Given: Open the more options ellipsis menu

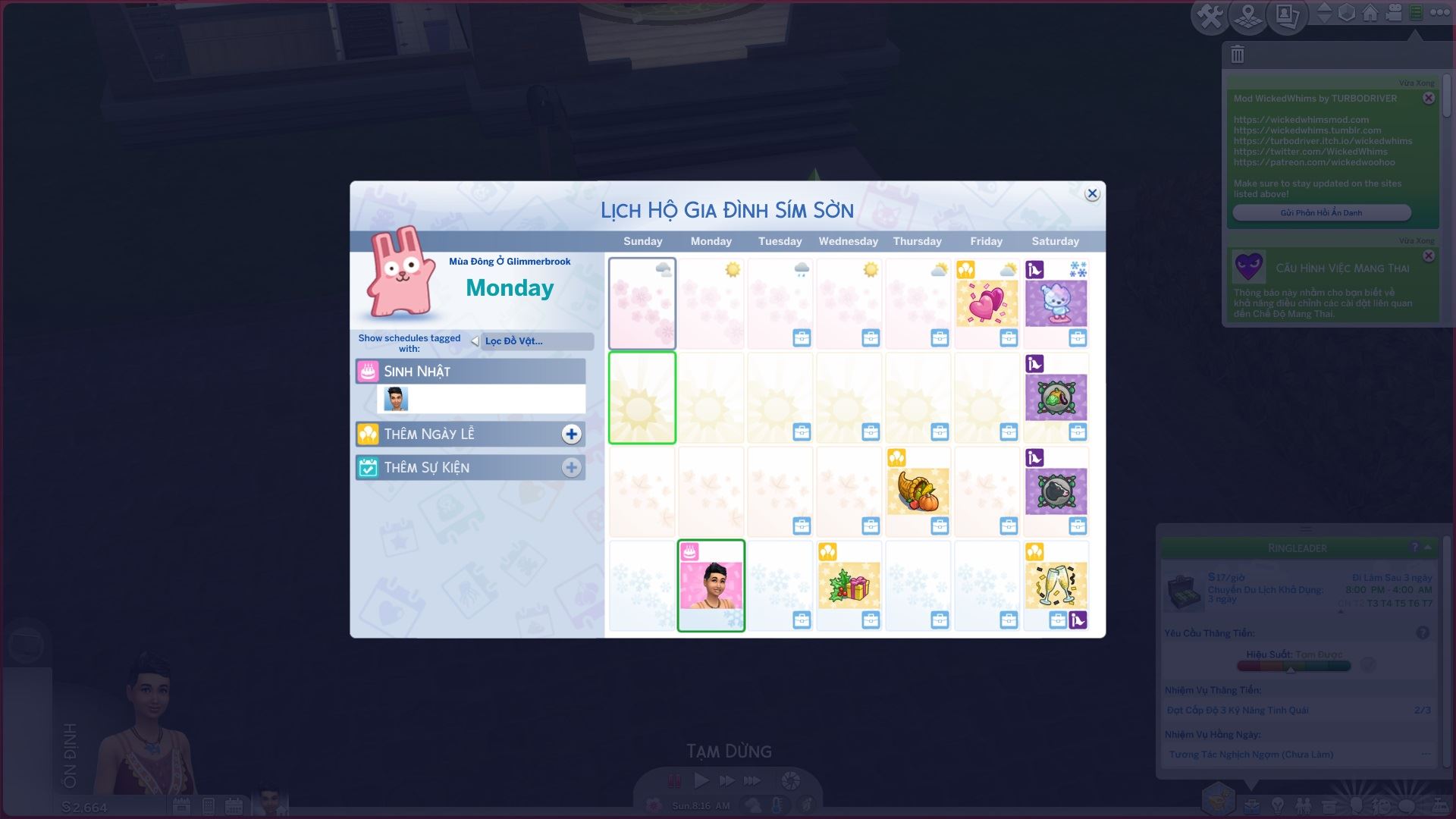Looking at the screenshot, I should (1440, 13).
